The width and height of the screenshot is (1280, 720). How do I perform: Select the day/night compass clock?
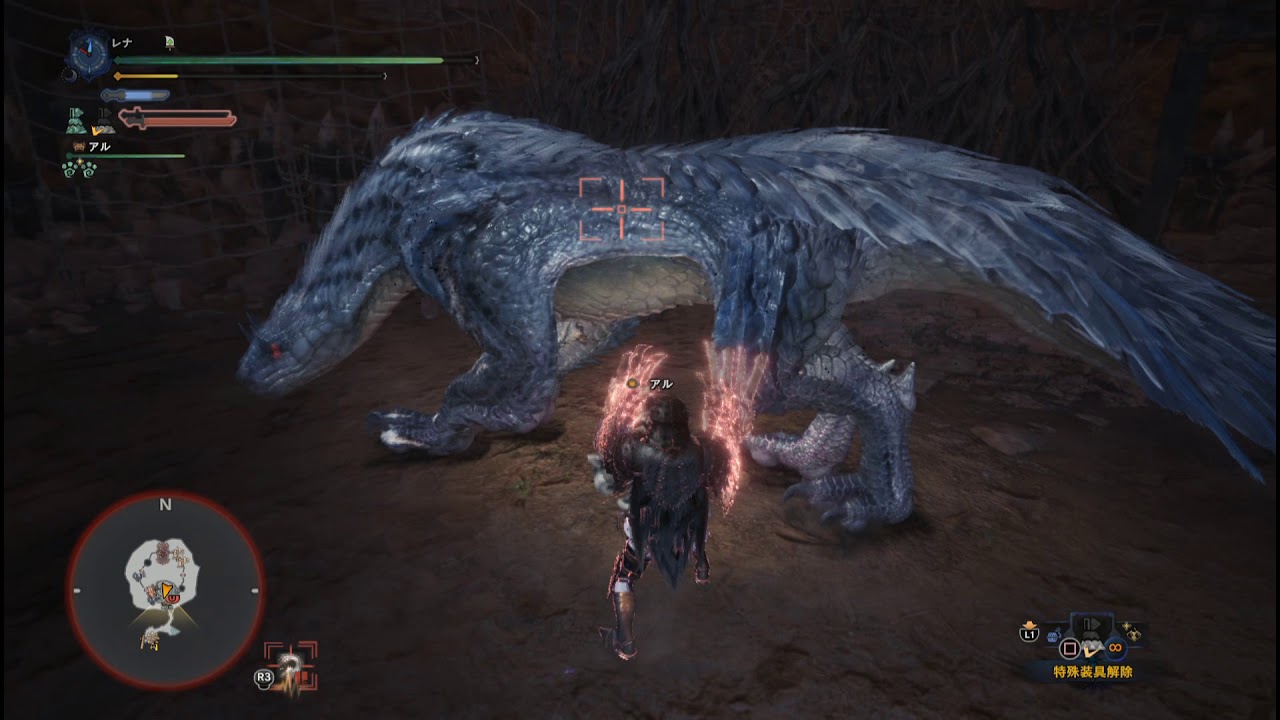89,53
